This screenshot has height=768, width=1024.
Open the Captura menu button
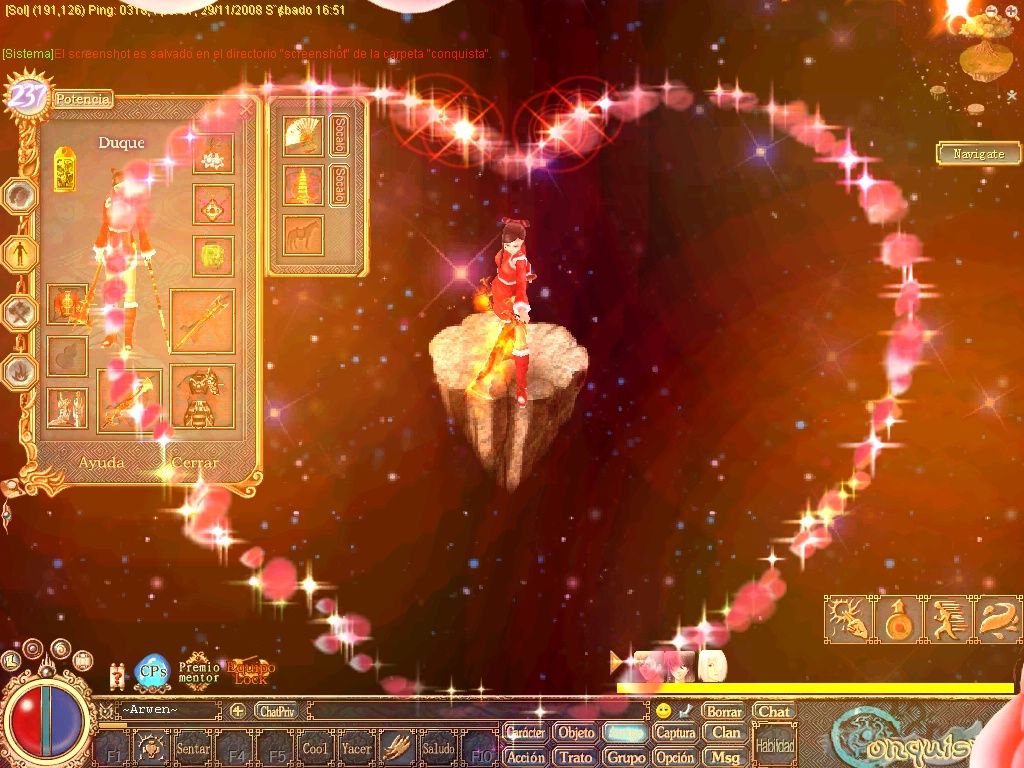tap(675, 733)
